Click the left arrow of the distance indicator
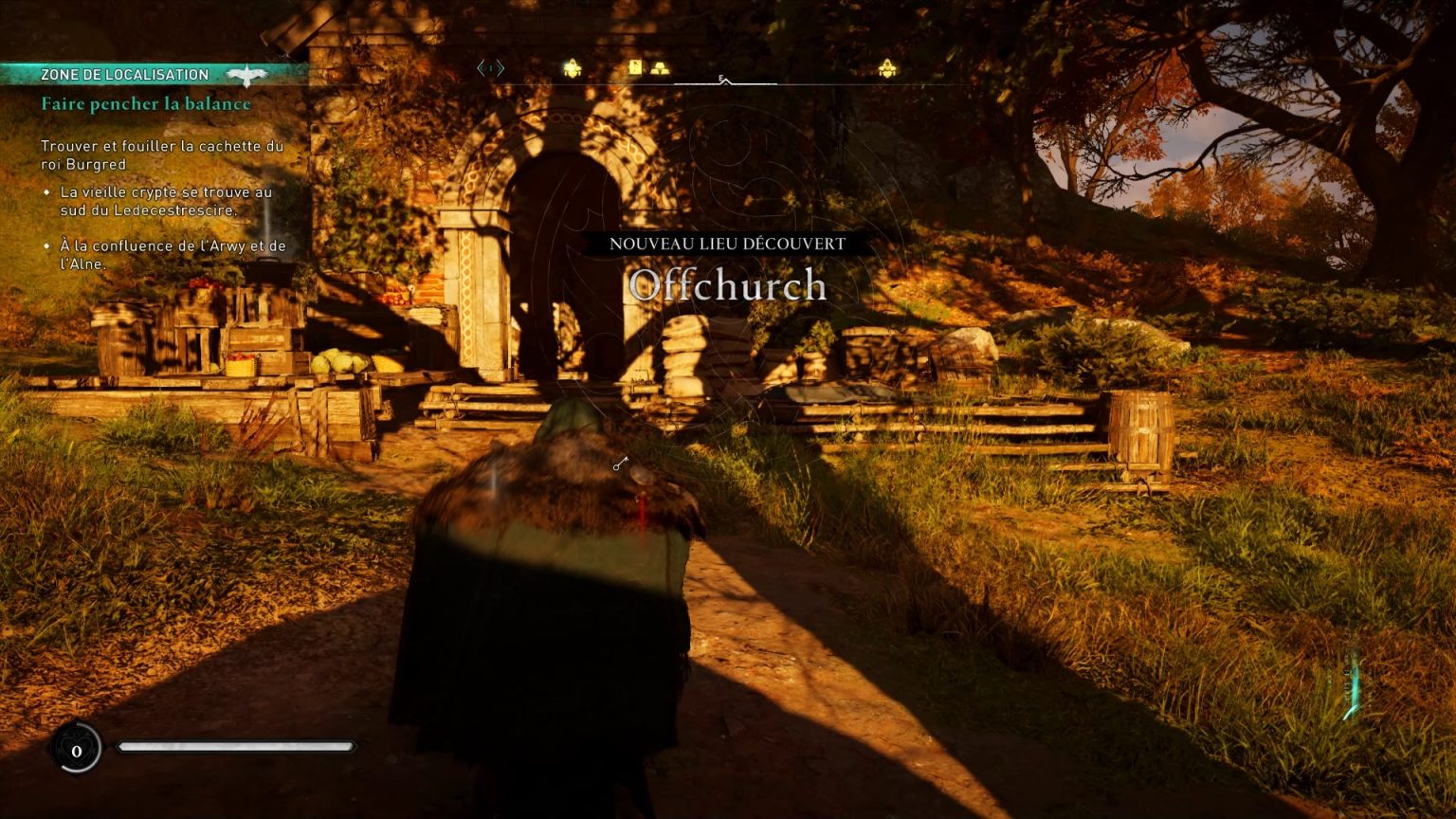 coord(480,67)
